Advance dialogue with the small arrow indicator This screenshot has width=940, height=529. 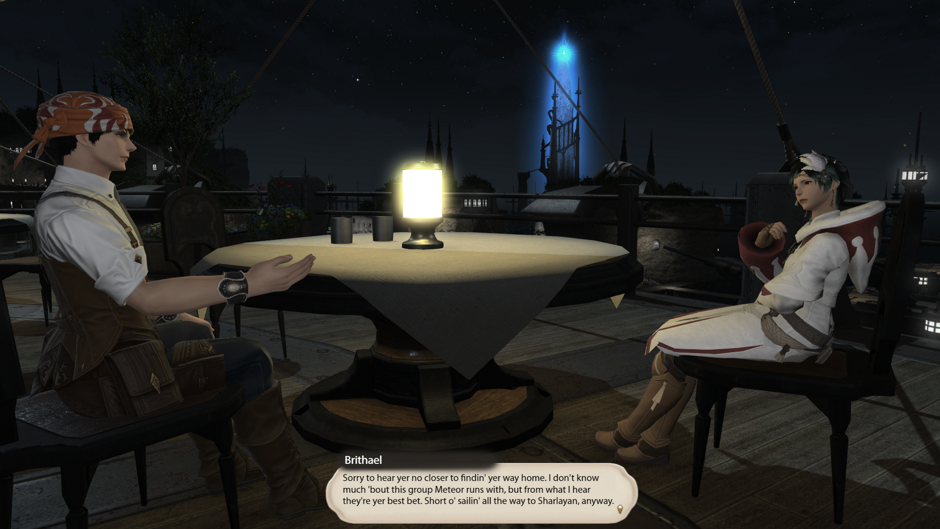620,510
